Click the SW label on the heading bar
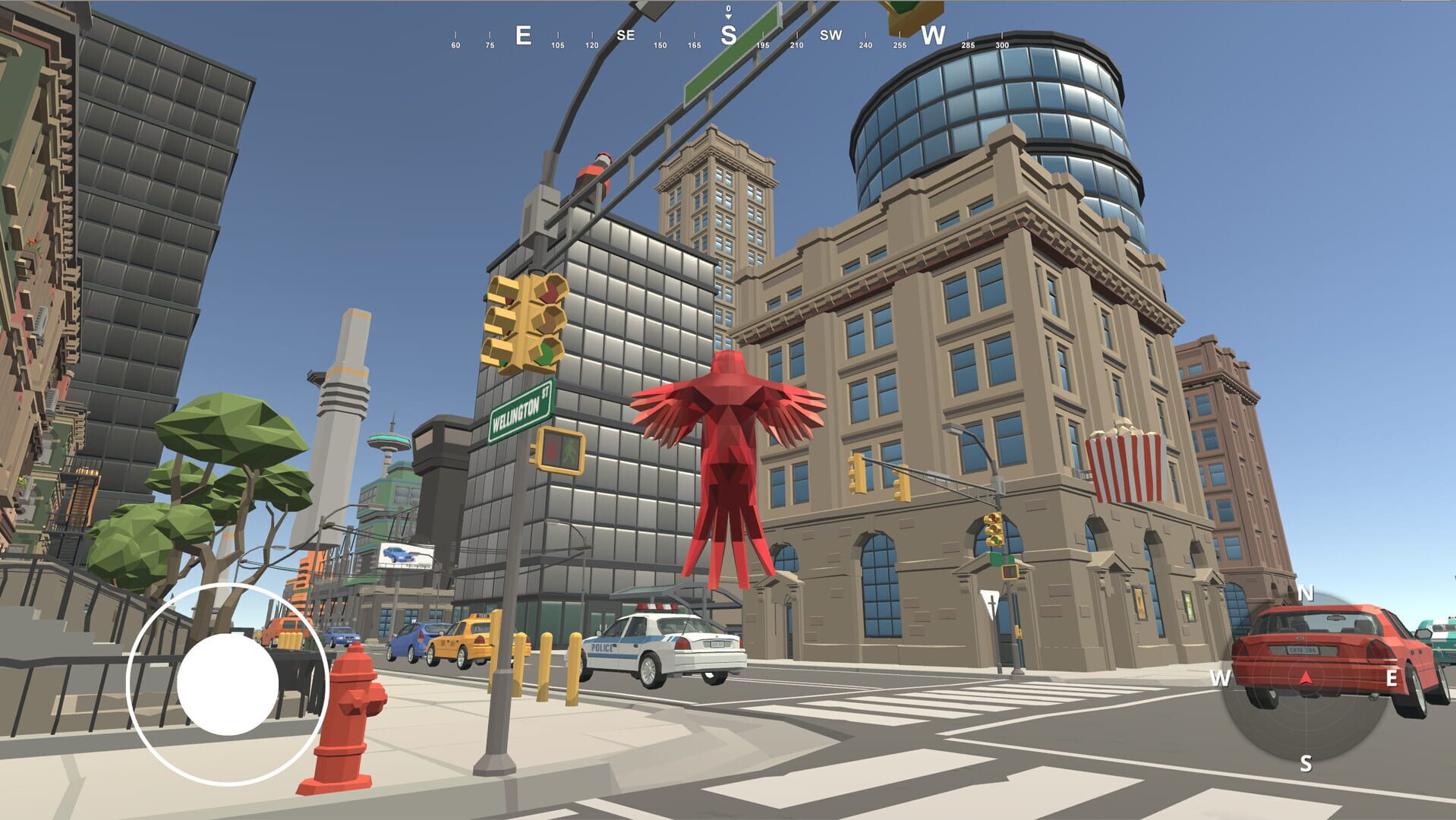The width and height of the screenshot is (1456, 820). [x=830, y=35]
